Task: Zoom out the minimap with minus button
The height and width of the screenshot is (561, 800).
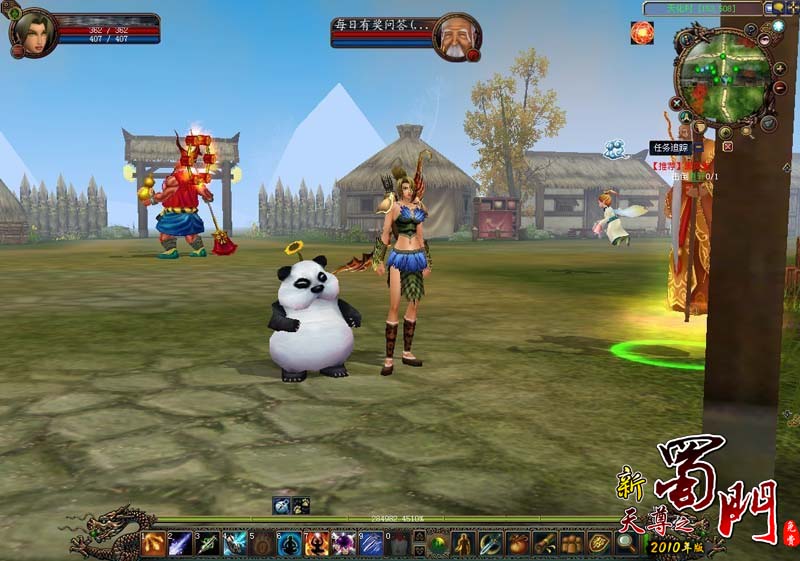Action: pyautogui.click(x=780, y=88)
